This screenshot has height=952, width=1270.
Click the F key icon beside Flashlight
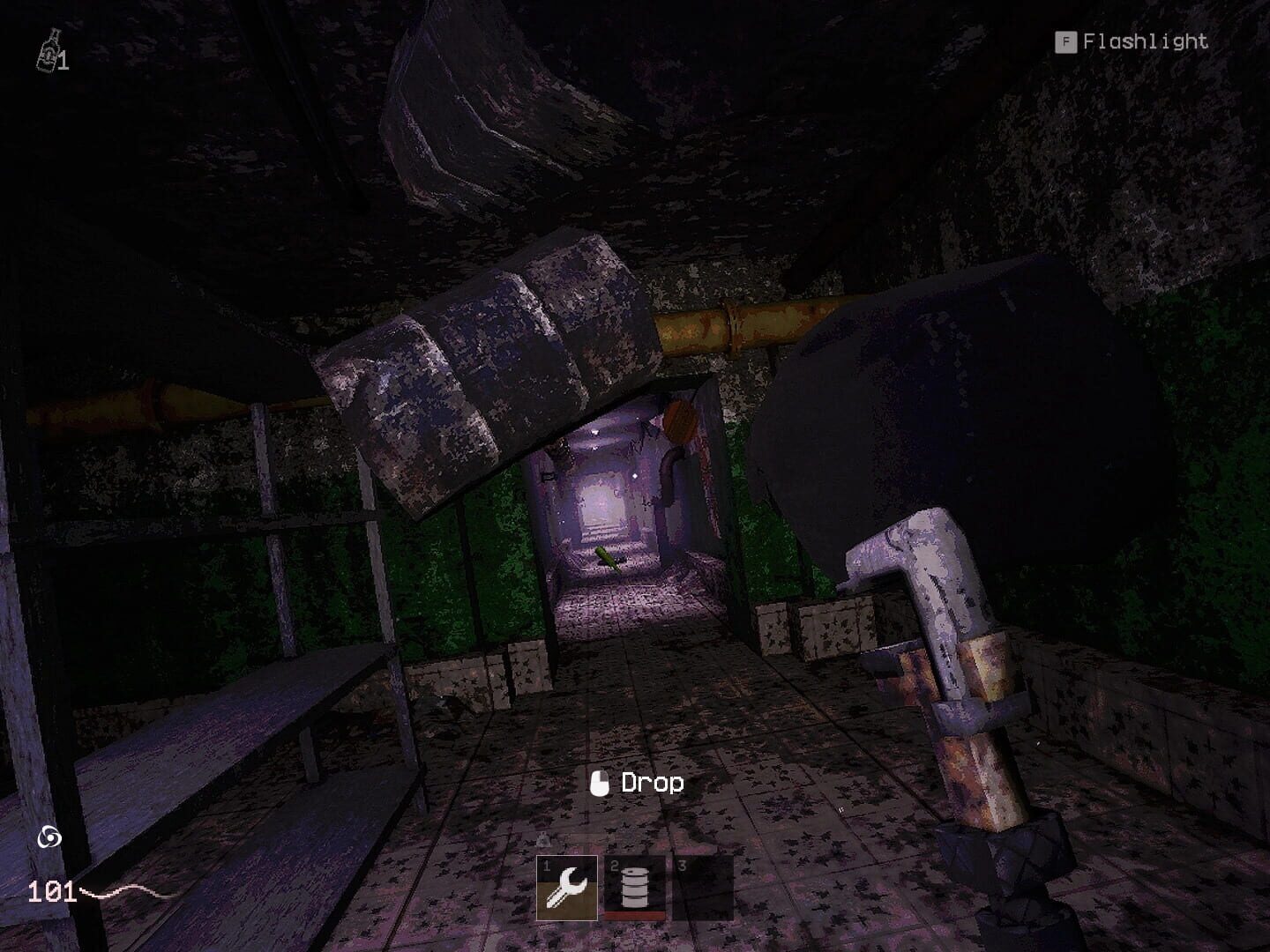click(1065, 41)
